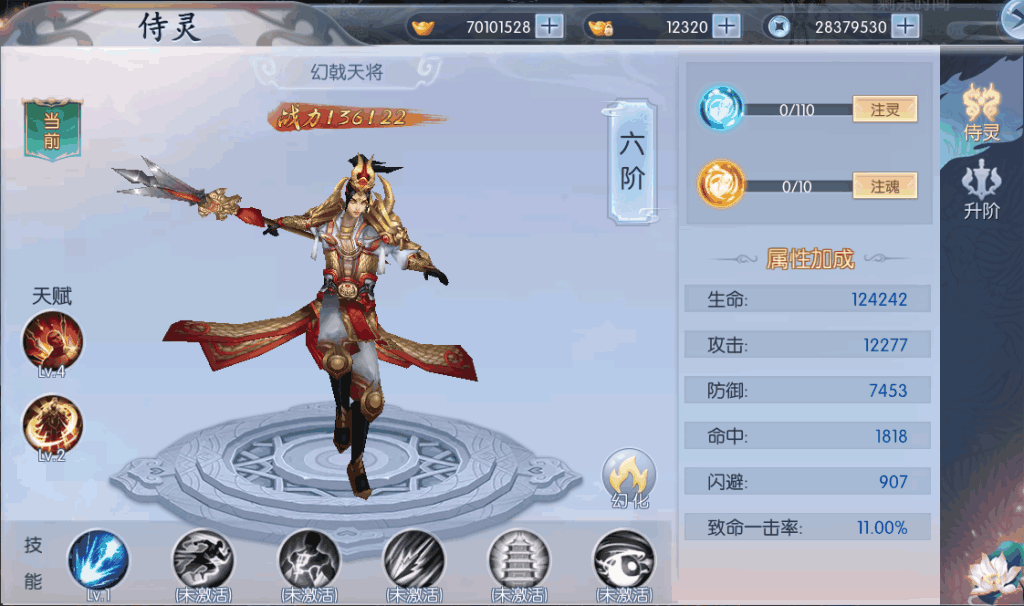View the inactive slashing streaks skill
This screenshot has height=606, width=1024.
[413, 559]
